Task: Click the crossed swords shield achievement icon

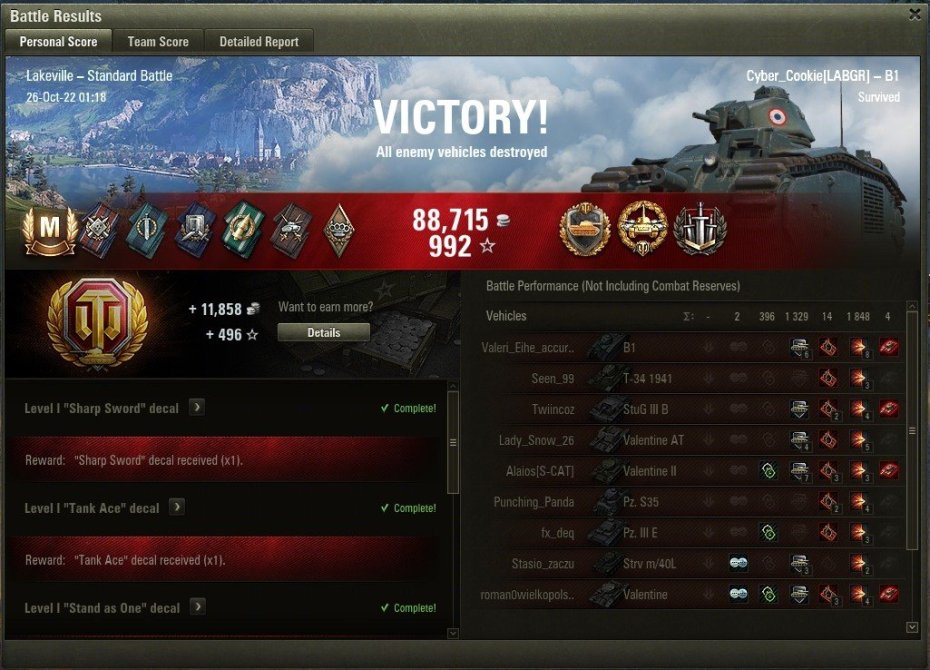Action: [x=700, y=229]
